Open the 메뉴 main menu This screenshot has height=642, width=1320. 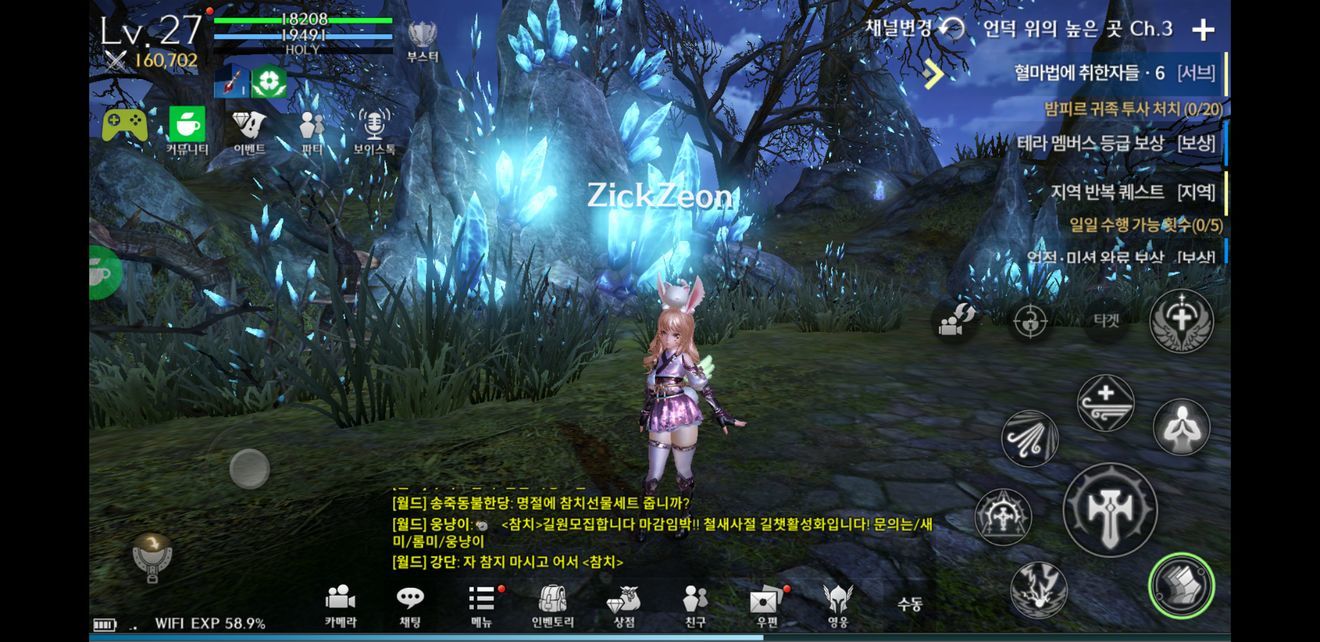(482, 604)
